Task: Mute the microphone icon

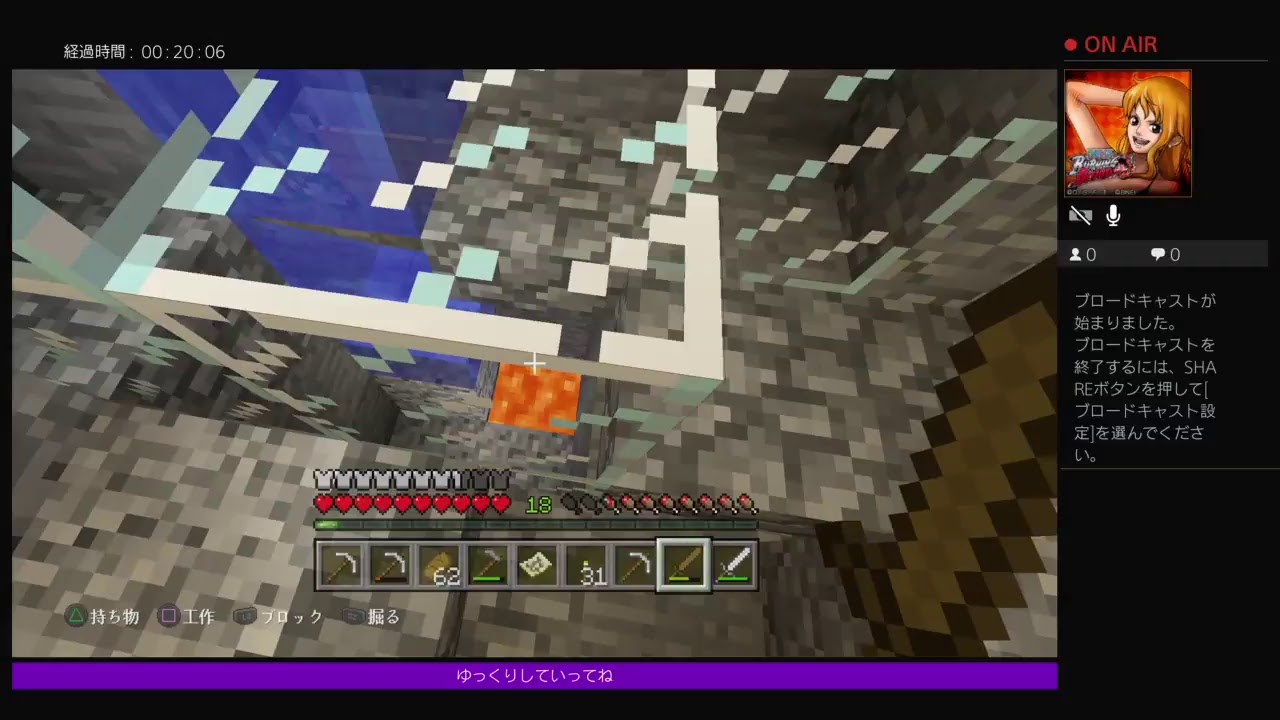Action: click(x=1113, y=215)
